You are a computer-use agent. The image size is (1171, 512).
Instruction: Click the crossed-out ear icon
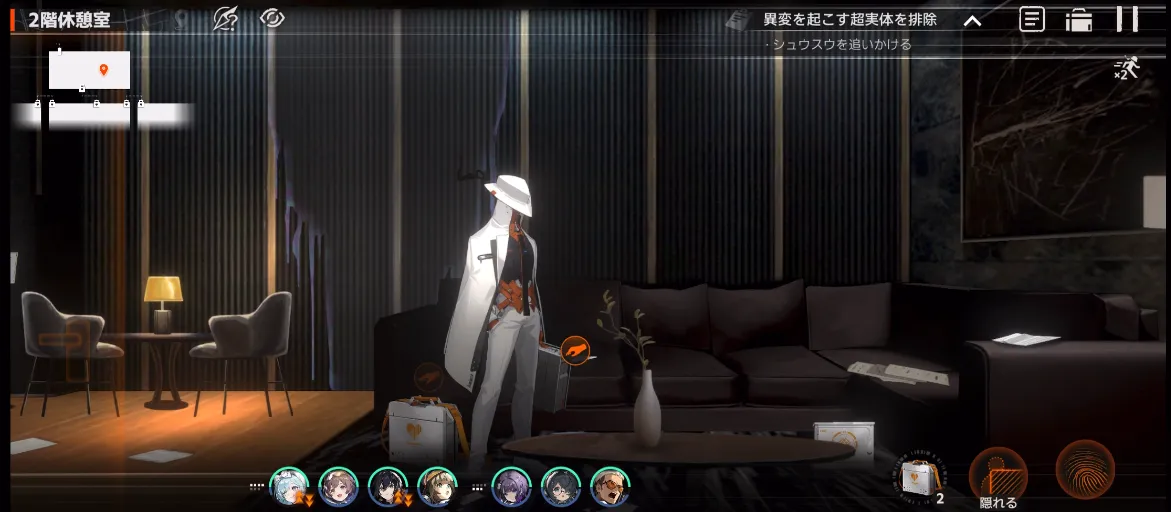pyautogui.click(x=226, y=19)
